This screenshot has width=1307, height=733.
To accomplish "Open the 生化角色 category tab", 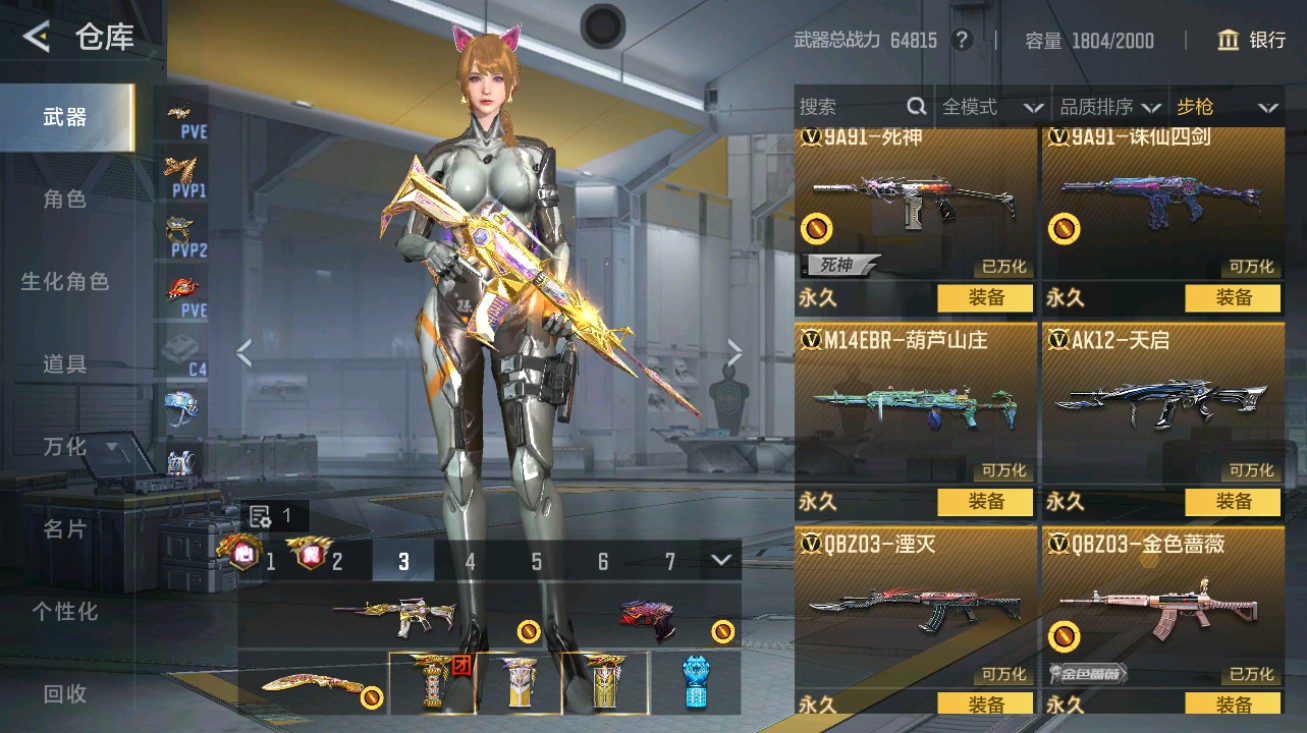I will pyautogui.click(x=65, y=281).
